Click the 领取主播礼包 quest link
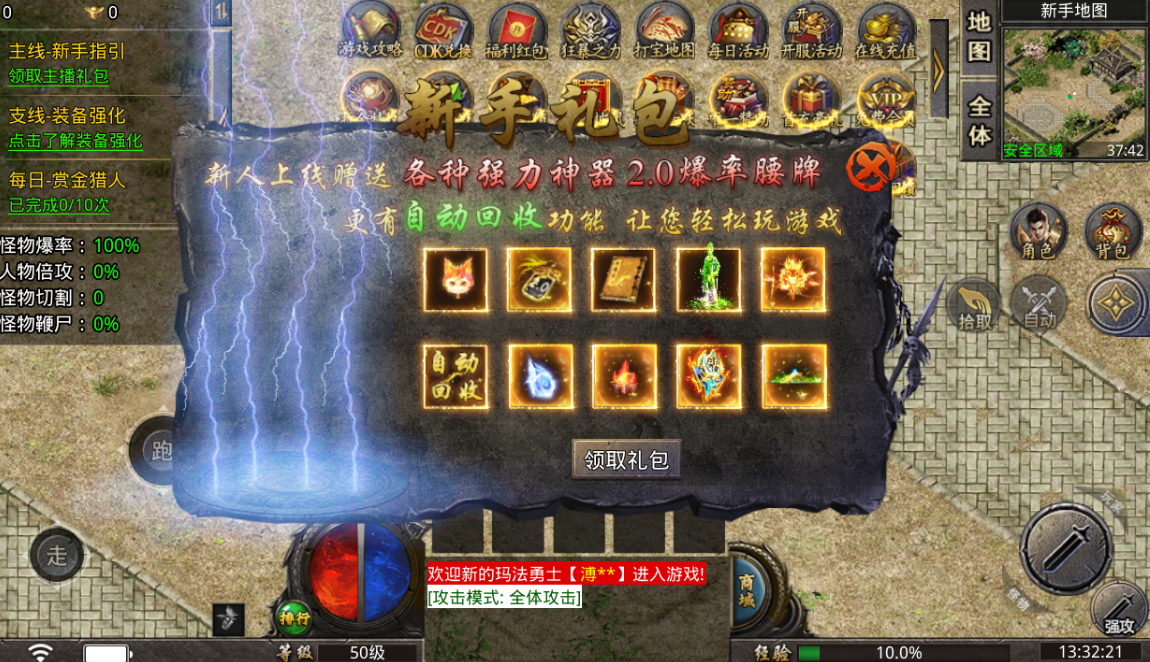The image size is (1150, 662). coord(59,76)
